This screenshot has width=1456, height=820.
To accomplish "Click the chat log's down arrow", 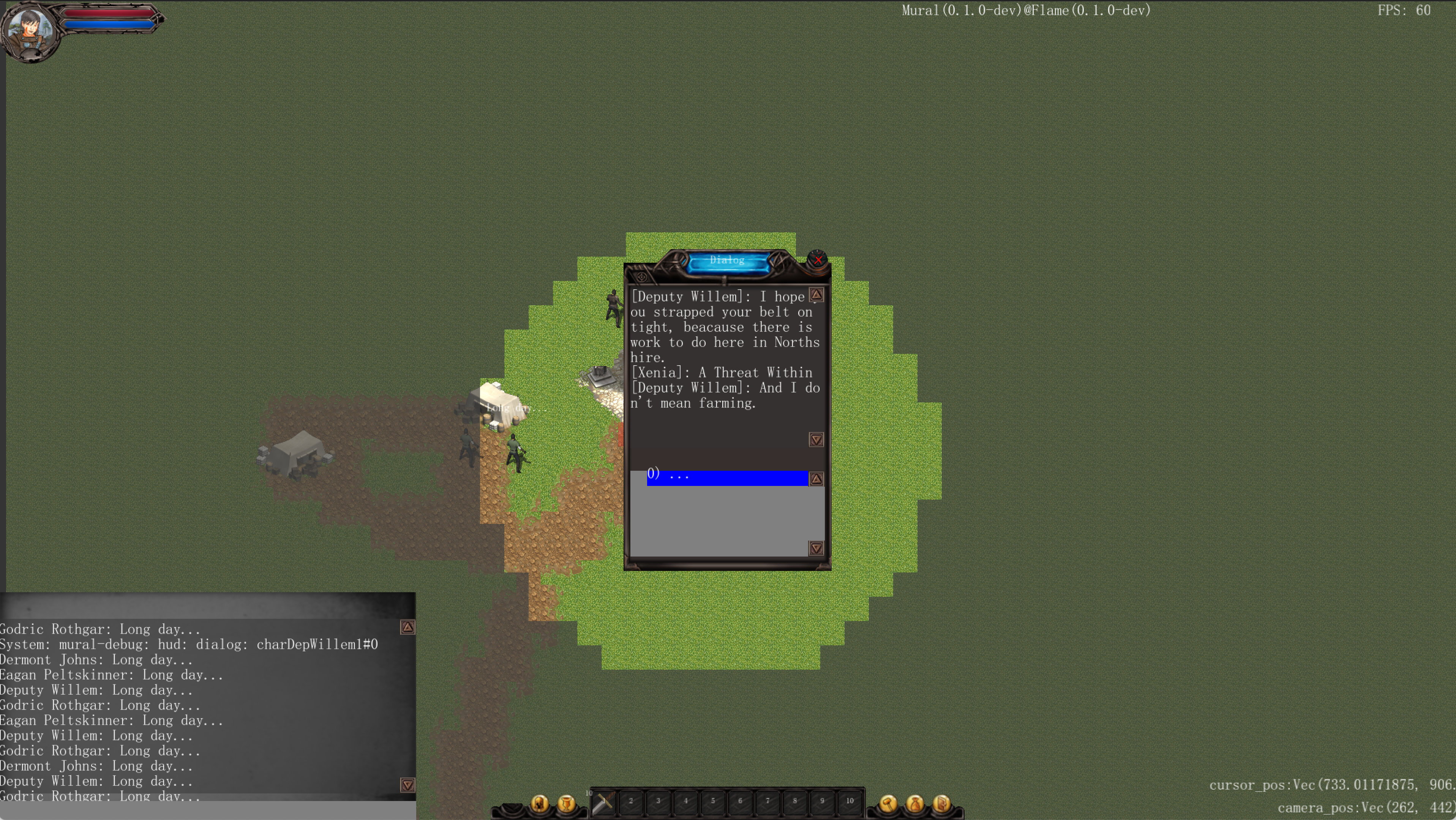I will 407,784.
